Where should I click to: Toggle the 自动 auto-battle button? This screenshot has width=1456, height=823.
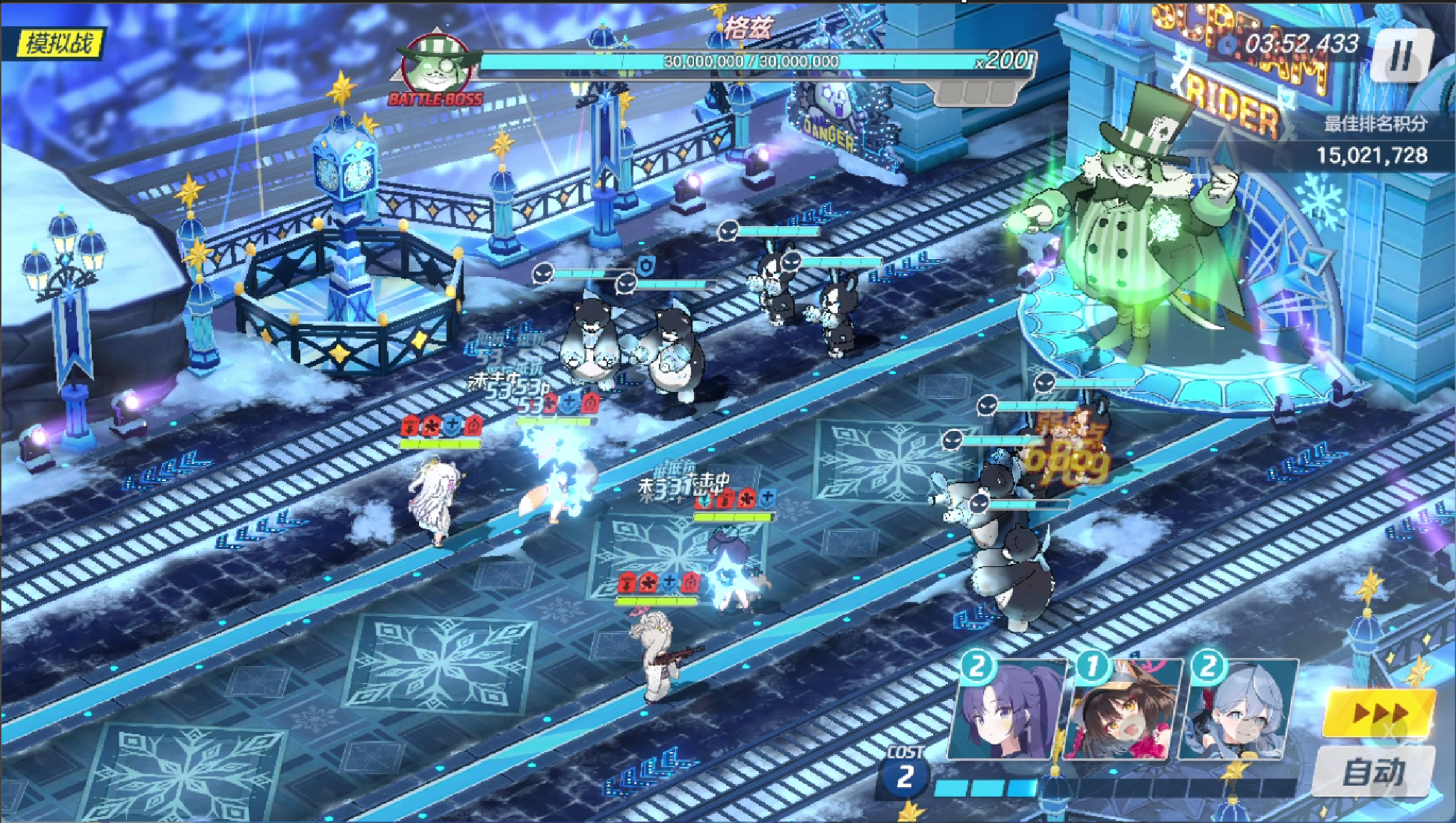point(1373,771)
